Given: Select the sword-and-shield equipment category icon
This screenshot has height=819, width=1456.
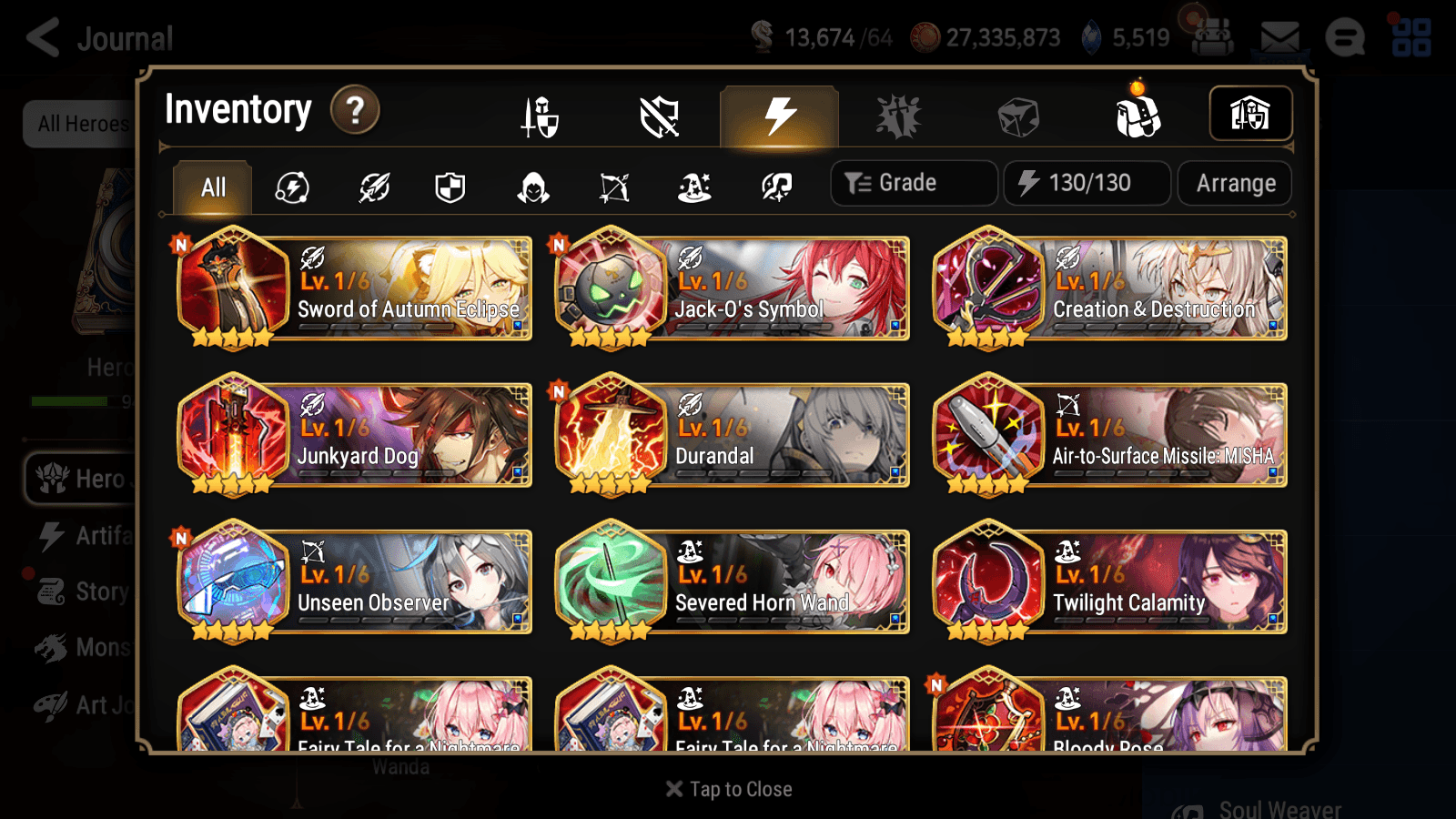Looking at the screenshot, I should [540, 116].
